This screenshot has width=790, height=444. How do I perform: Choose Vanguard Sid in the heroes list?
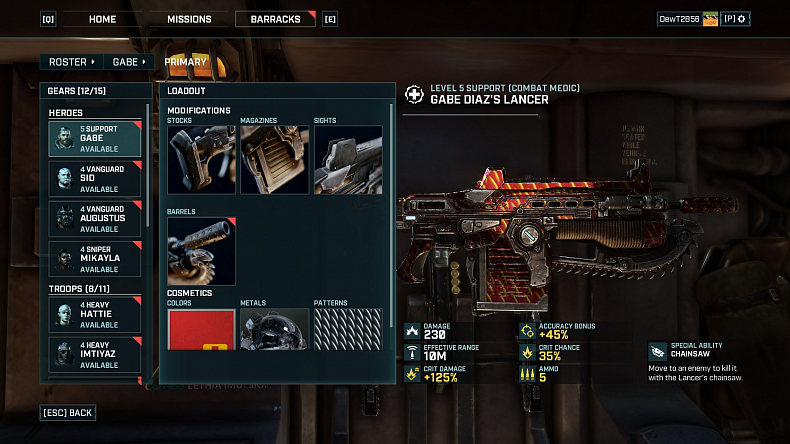point(95,179)
